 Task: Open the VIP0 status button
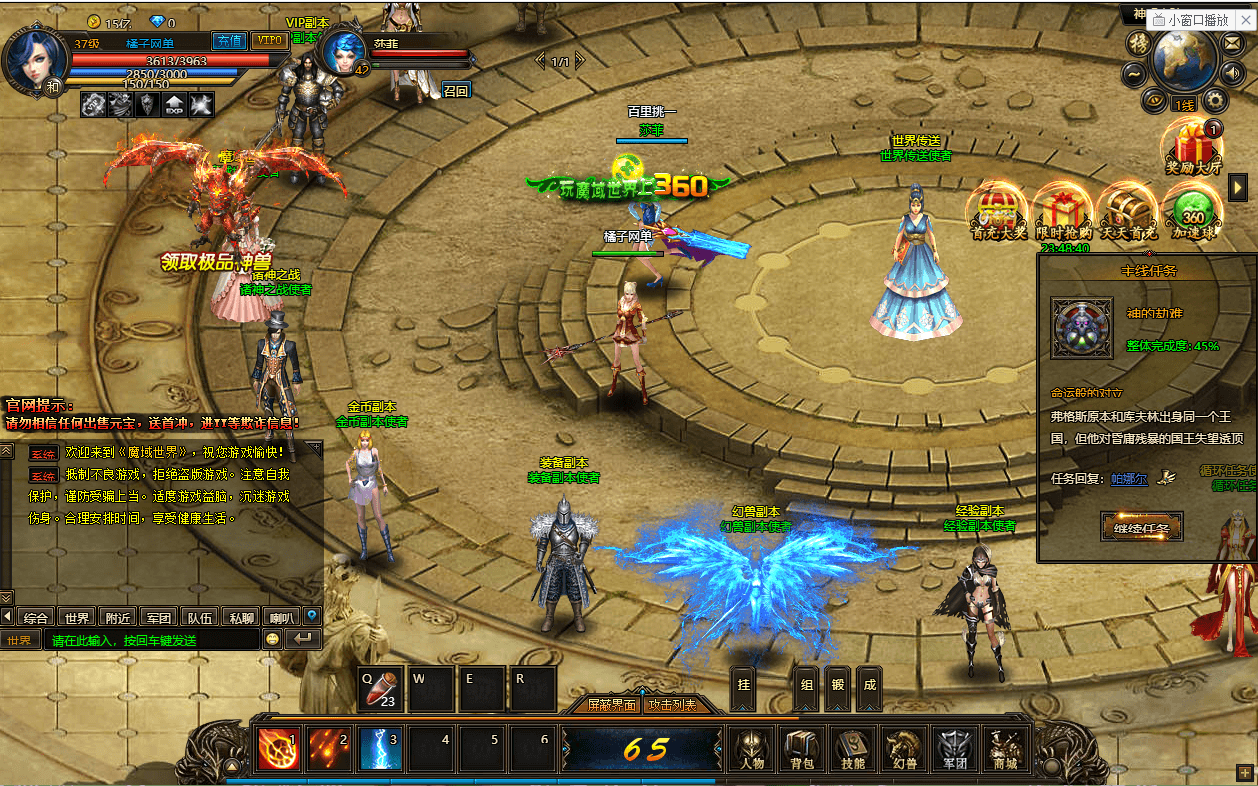pos(268,41)
